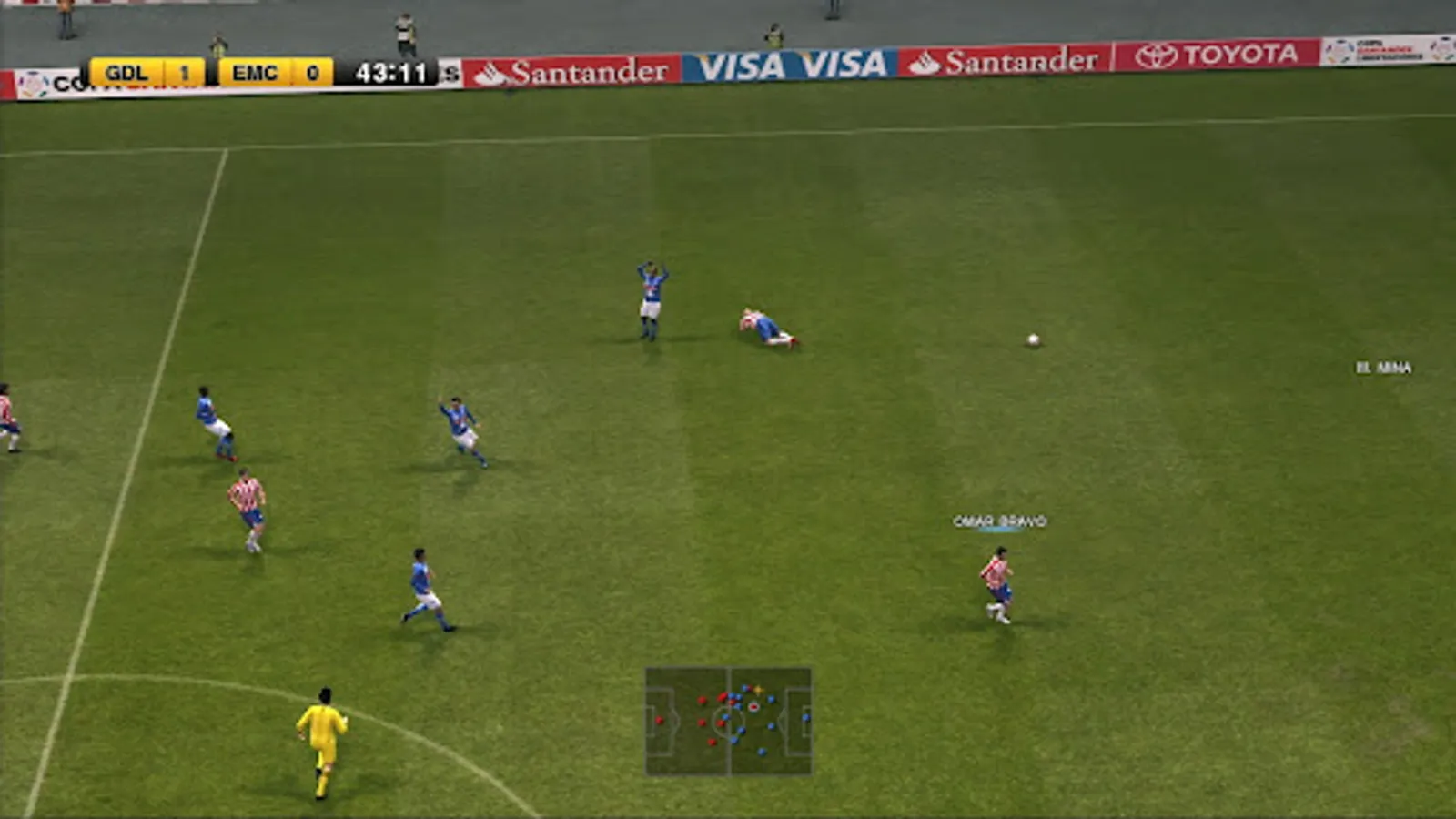This screenshot has height=819, width=1456.
Task: Click the GDL team badge on scoreboard
Action: click(127, 74)
